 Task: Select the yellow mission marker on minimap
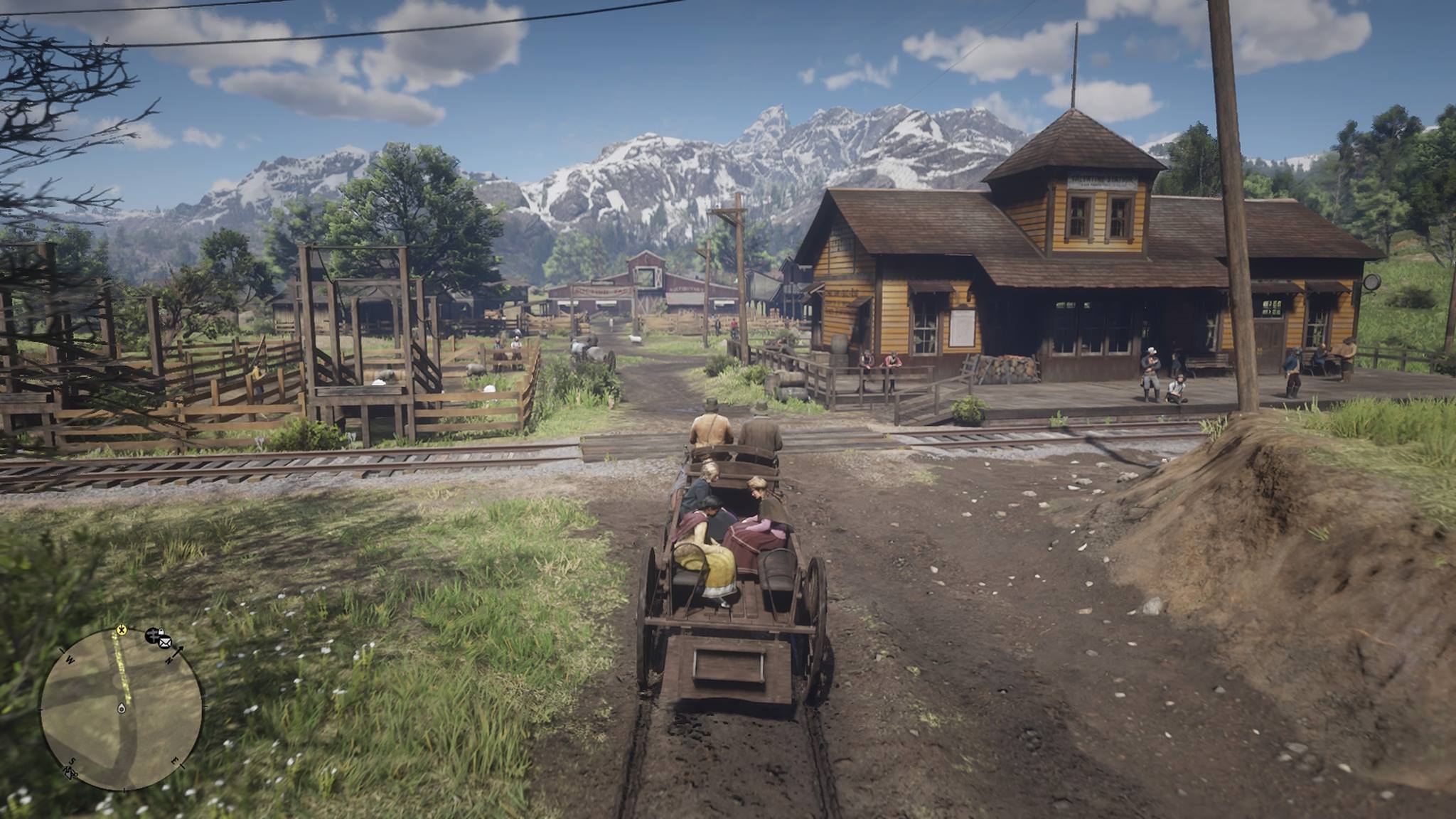coord(122,629)
